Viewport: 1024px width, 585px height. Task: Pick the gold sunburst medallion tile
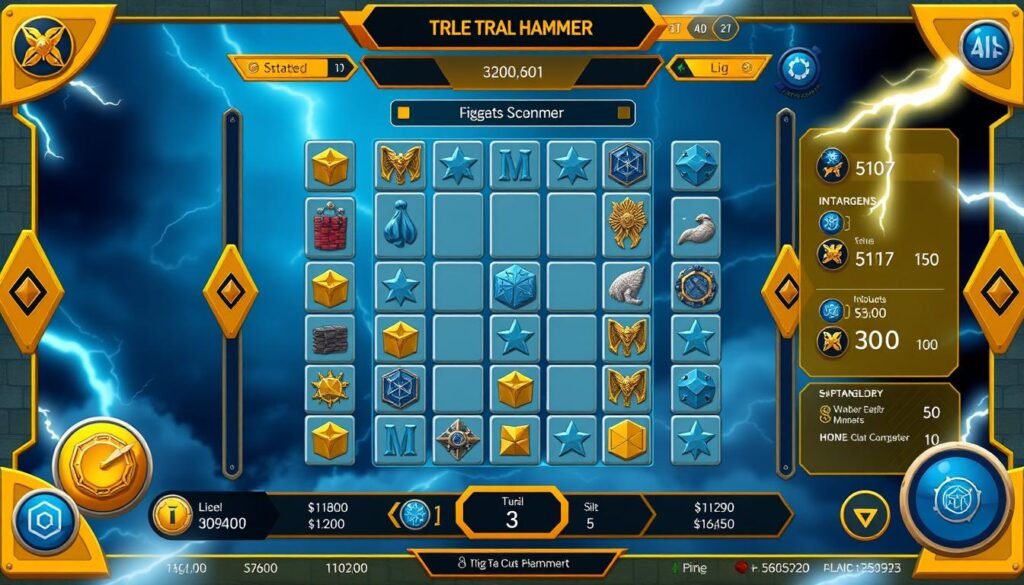click(627, 222)
